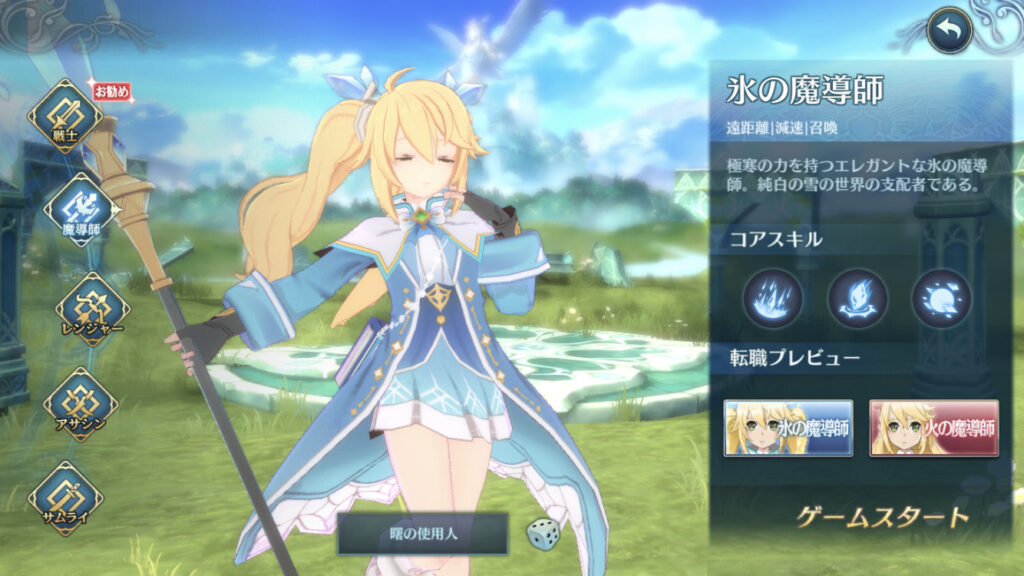View the ice spikes core skill
Viewport: 1024px width, 576px height.
[772, 298]
